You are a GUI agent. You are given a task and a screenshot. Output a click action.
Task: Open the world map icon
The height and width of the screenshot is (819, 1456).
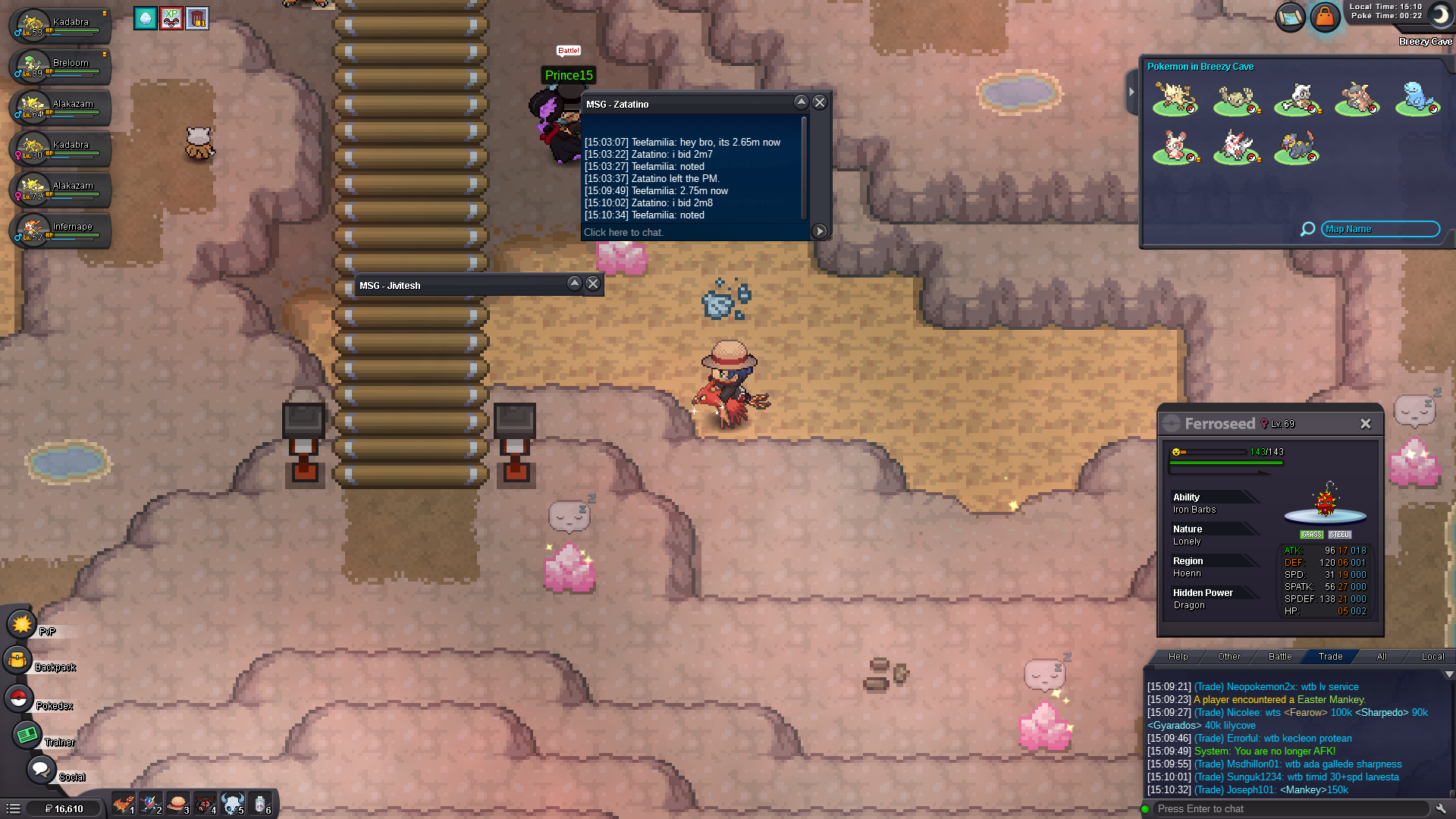point(1290,17)
